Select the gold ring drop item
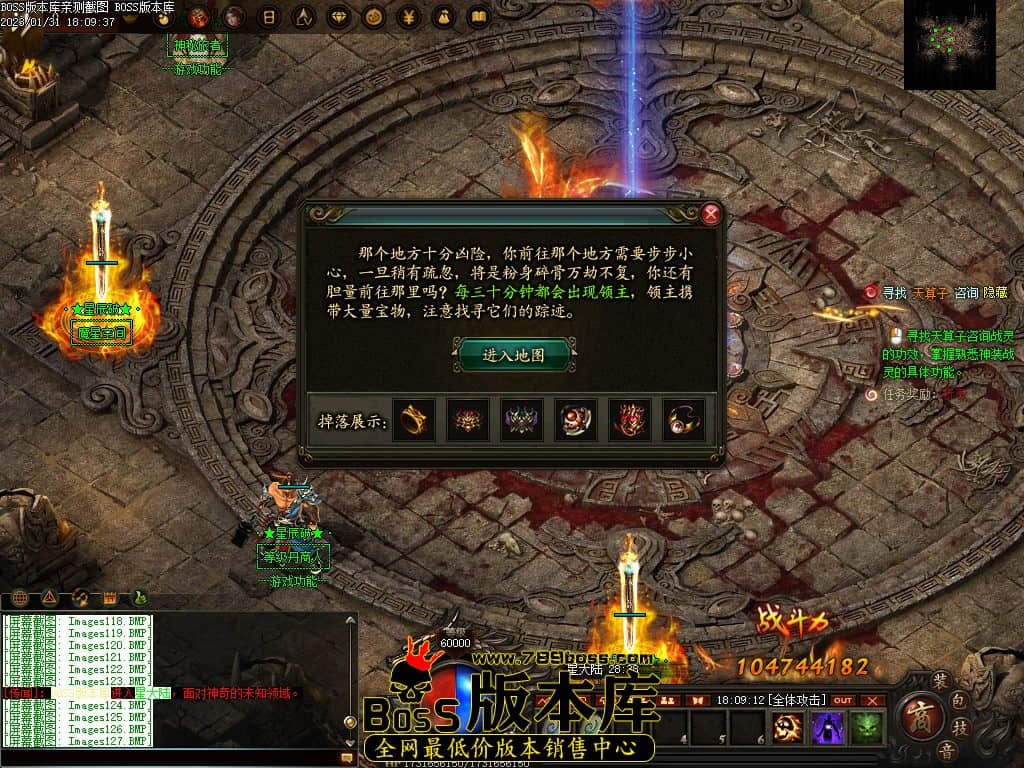1024x768 pixels. tap(411, 420)
